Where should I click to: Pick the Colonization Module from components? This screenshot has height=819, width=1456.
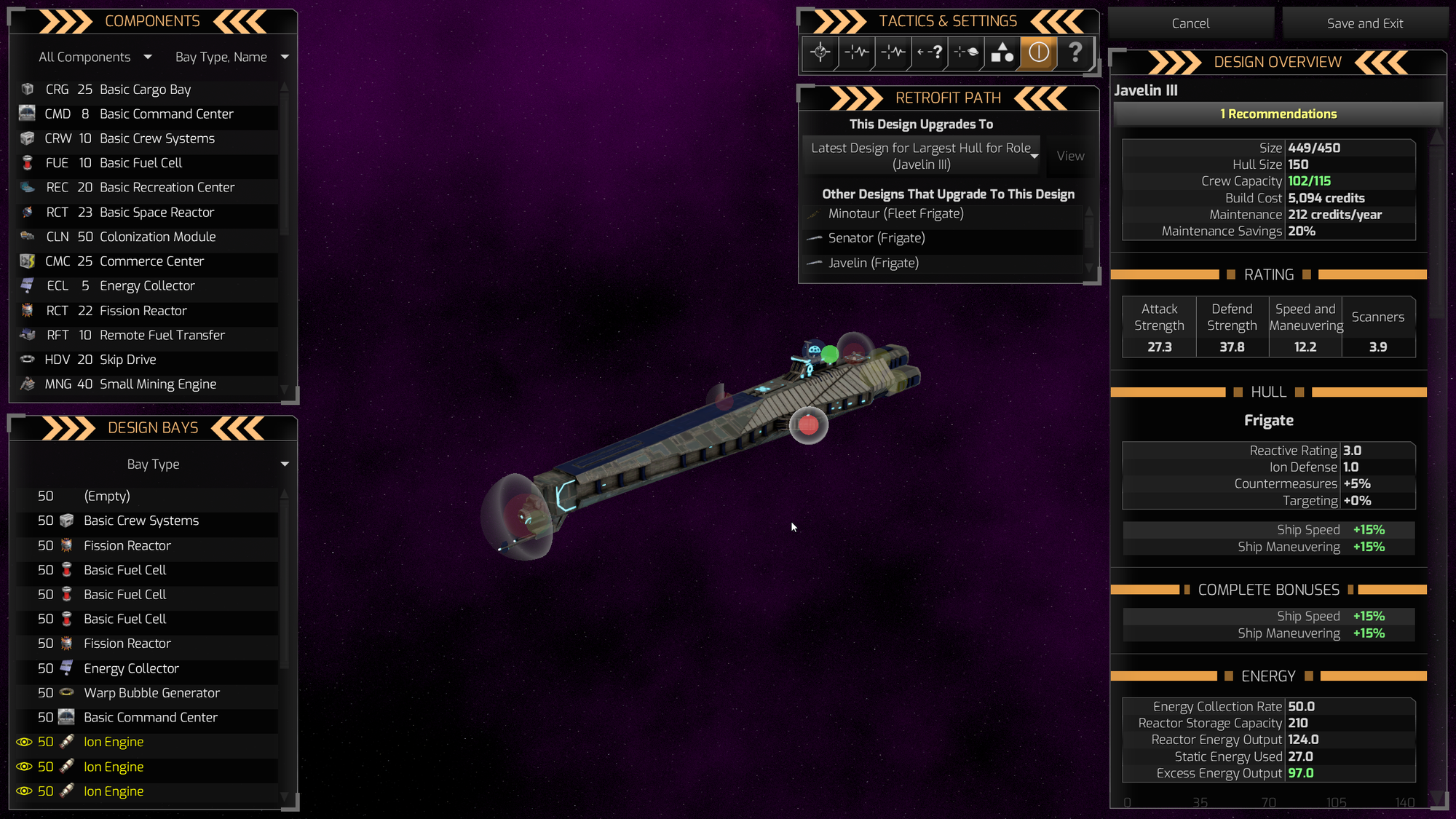pos(157,237)
